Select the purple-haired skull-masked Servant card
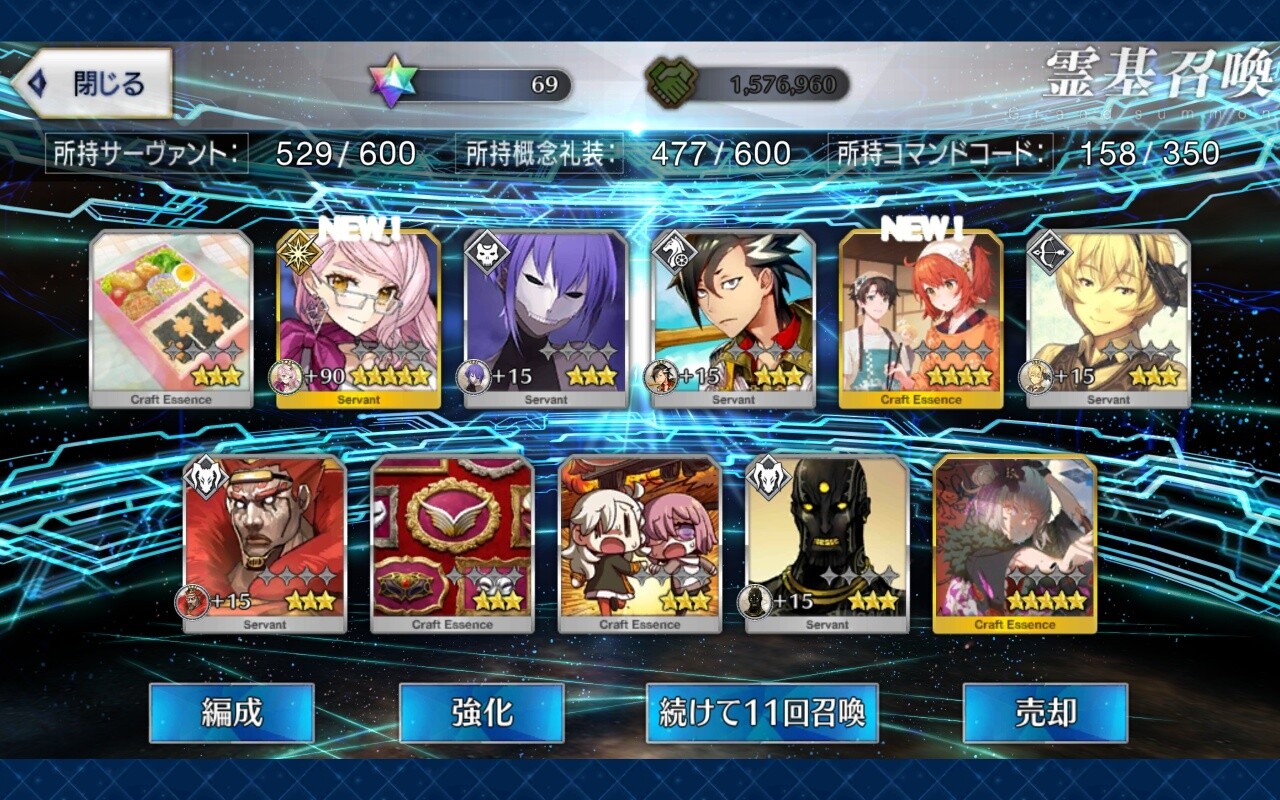 (546, 319)
